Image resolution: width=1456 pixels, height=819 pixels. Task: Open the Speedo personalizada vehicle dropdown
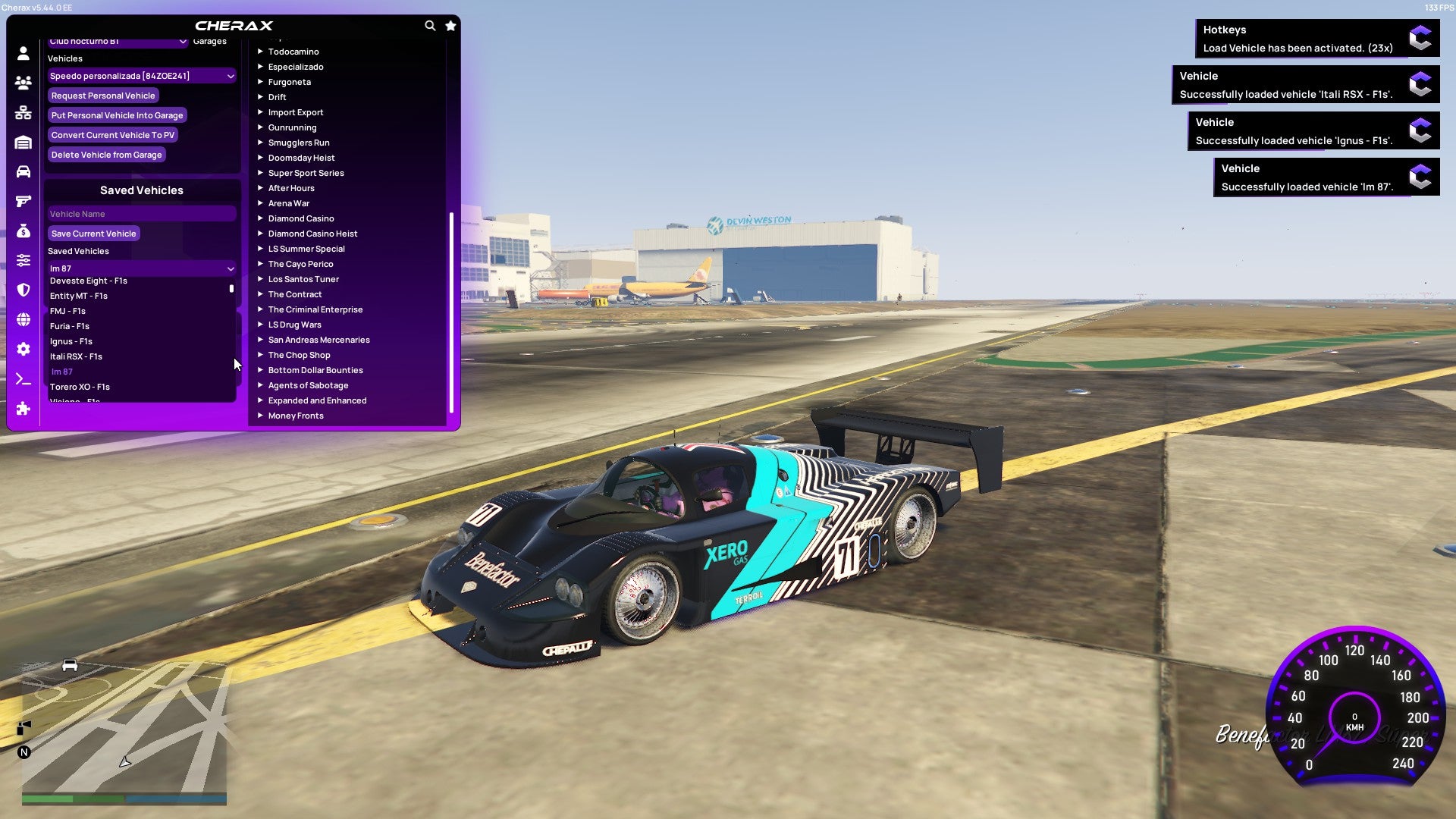pos(141,75)
